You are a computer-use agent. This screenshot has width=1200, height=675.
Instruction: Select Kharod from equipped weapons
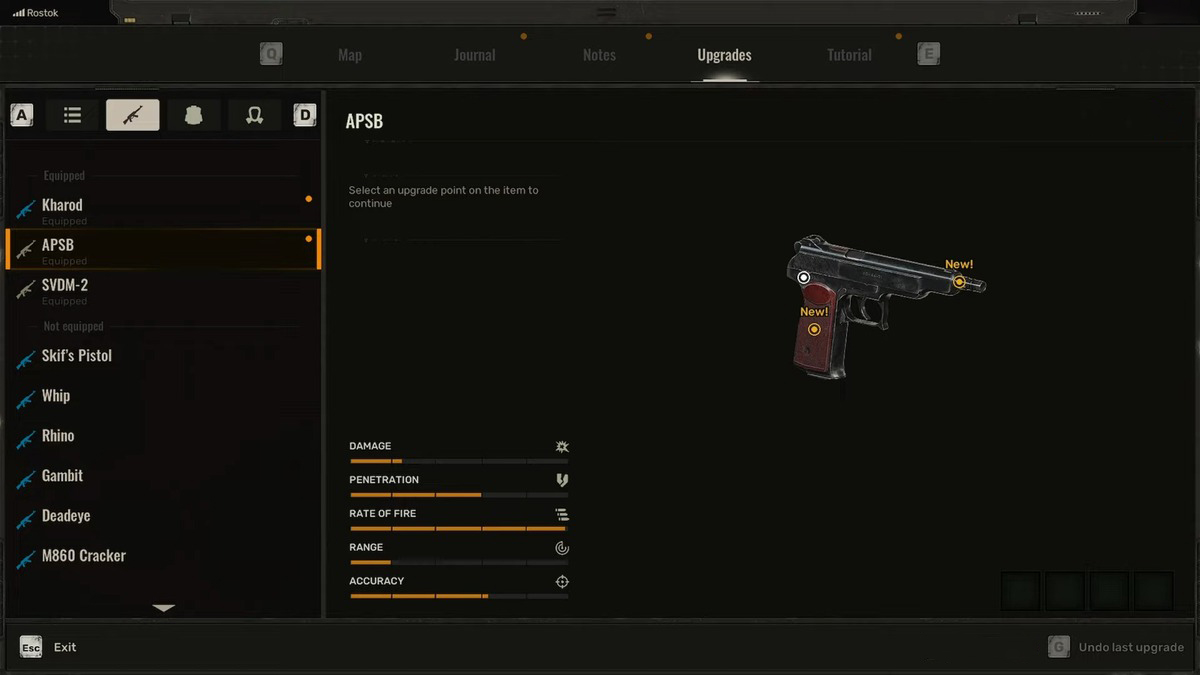click(62, 206)
